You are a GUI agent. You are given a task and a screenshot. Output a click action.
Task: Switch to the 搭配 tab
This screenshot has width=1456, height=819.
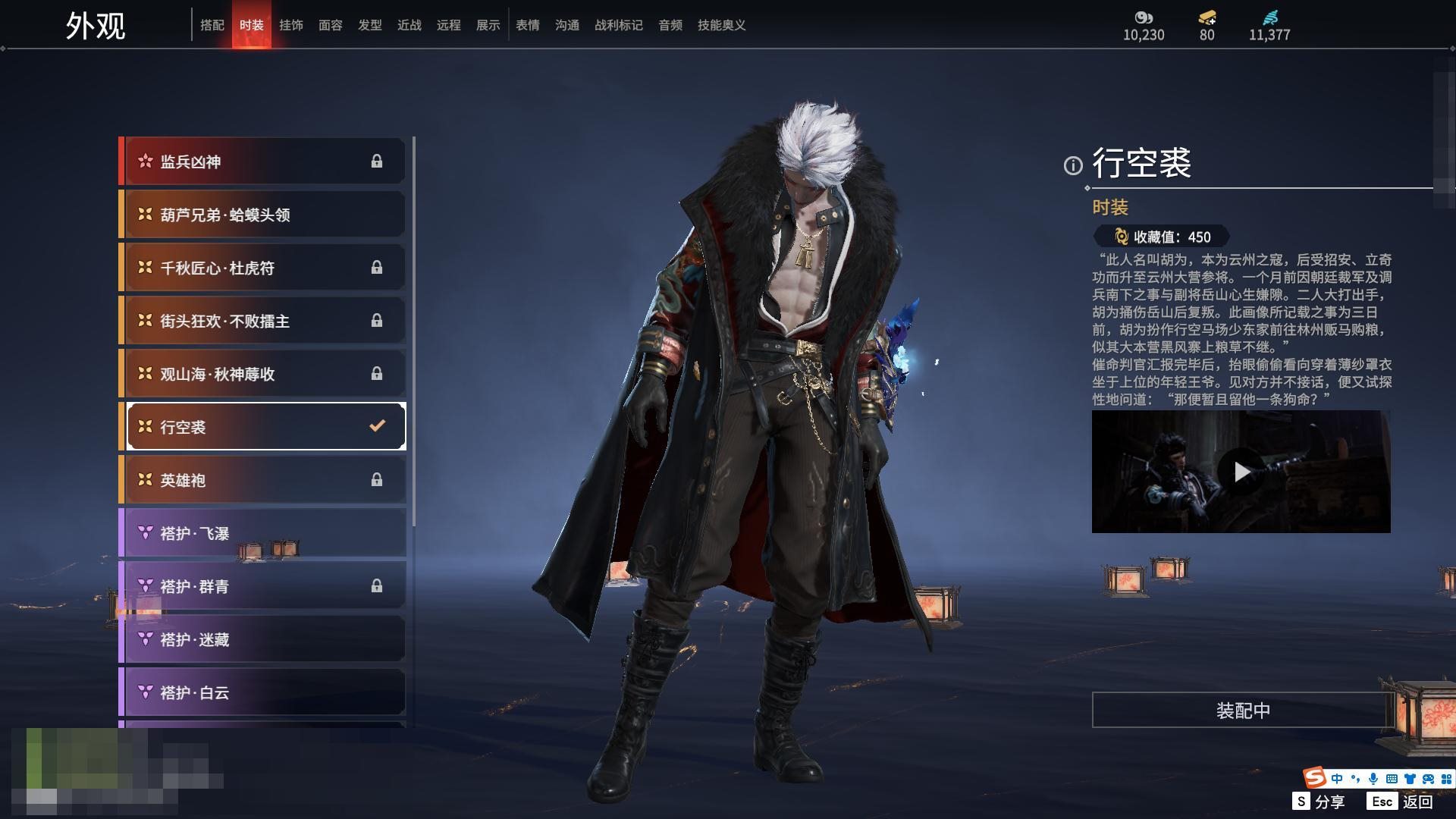tap(212, 25)
